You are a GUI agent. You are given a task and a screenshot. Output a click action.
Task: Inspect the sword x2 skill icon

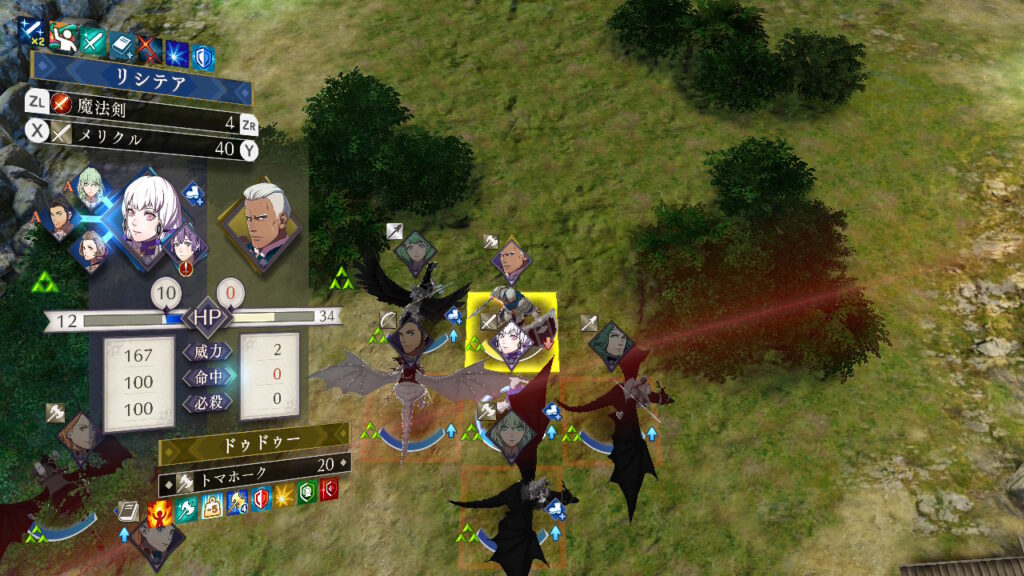[x=31, y=33]
